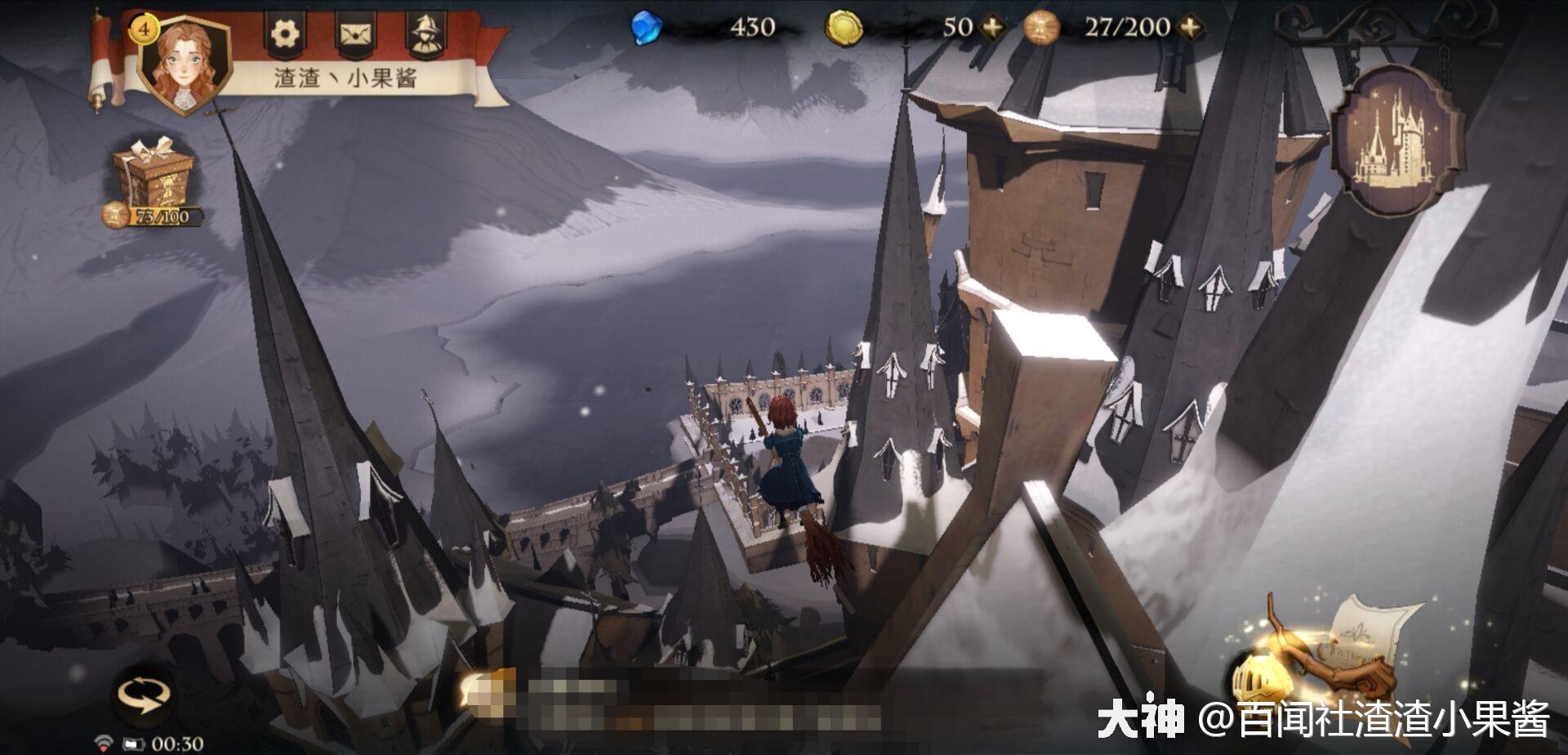Open the wizard hat banner icon

[426, 34]
